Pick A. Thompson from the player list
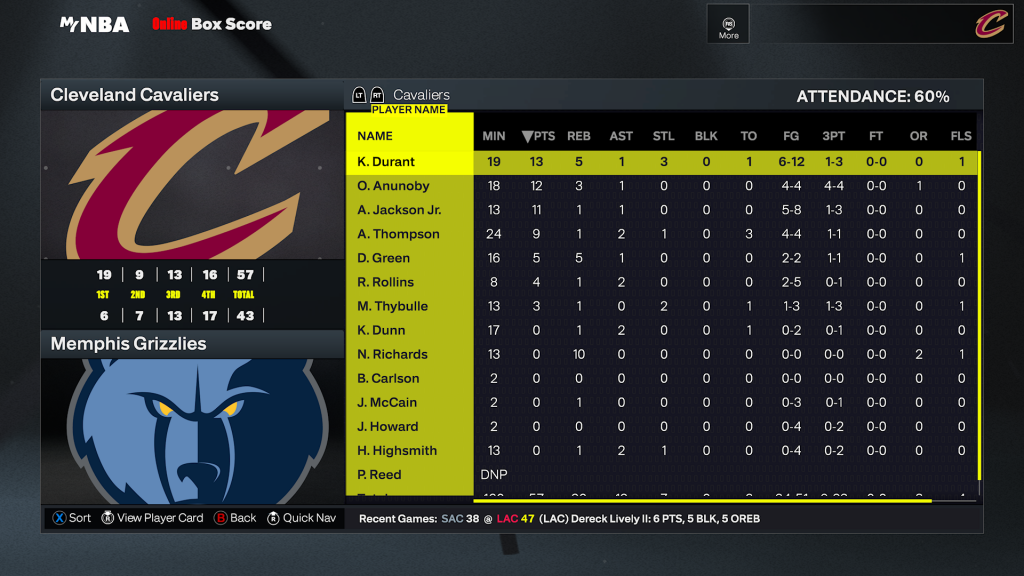The height and width of the screenshot is (576, 1024). click(398, 234)
